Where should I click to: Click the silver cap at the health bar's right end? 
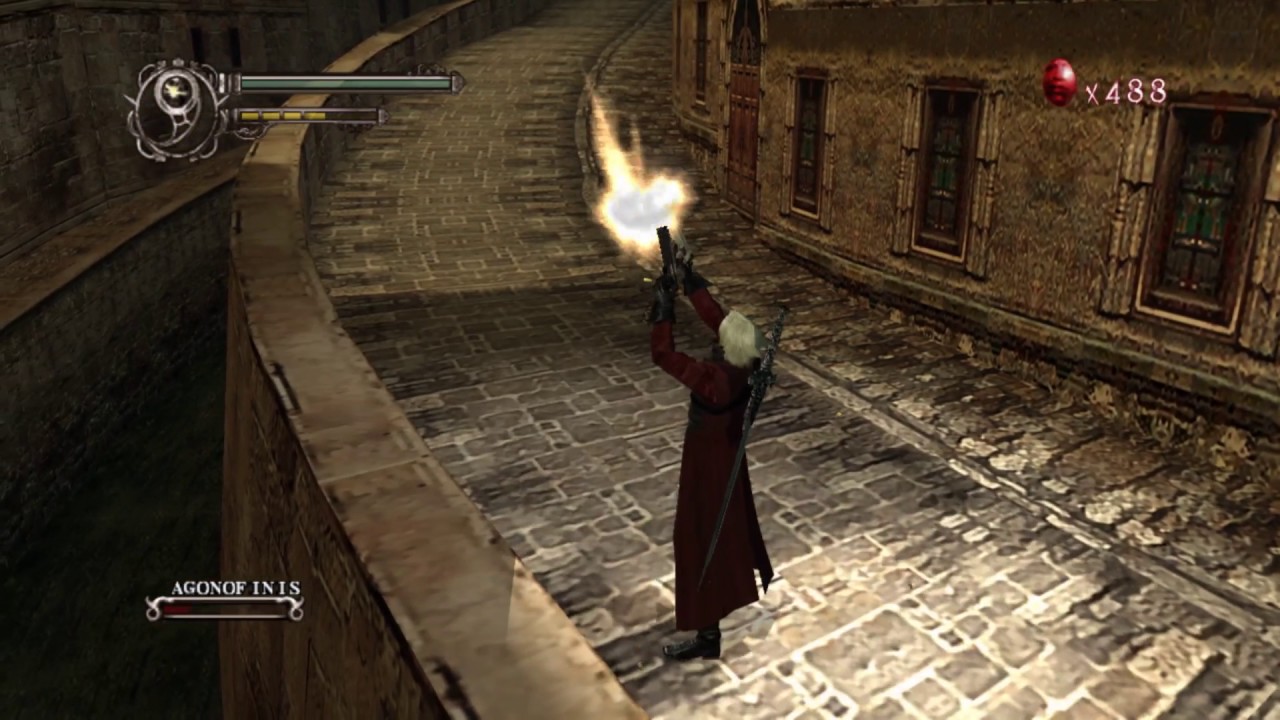coord(458,82)
